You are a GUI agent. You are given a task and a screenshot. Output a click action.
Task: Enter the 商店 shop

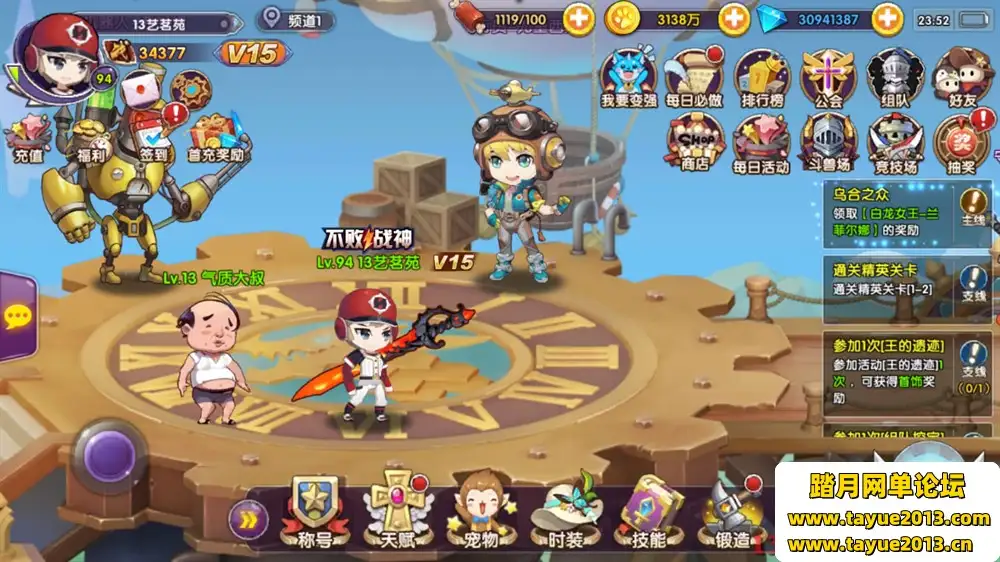pyautogui.click(x=695, y=140)
